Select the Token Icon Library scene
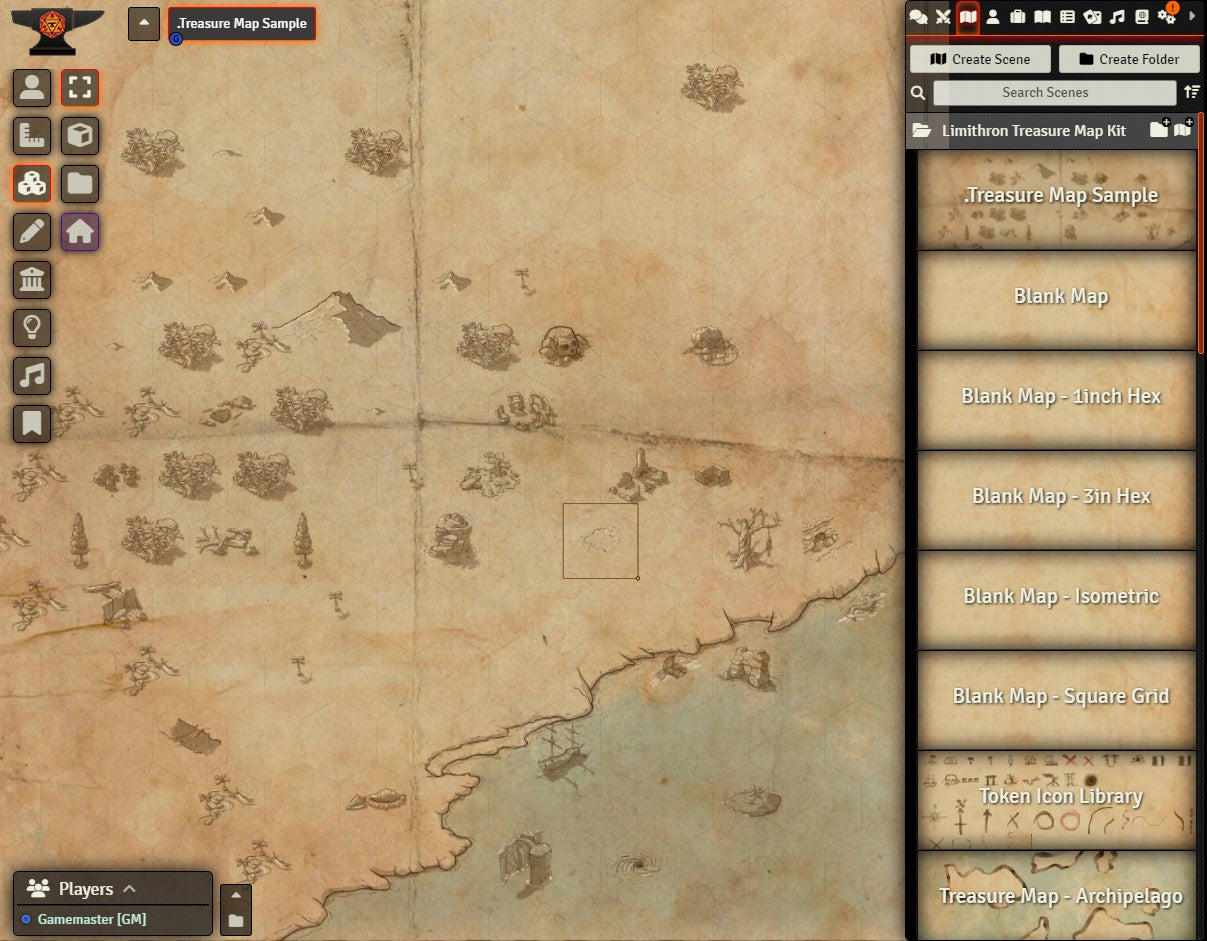This screenshot has width=1207, height=941. tap(1058, 797)
